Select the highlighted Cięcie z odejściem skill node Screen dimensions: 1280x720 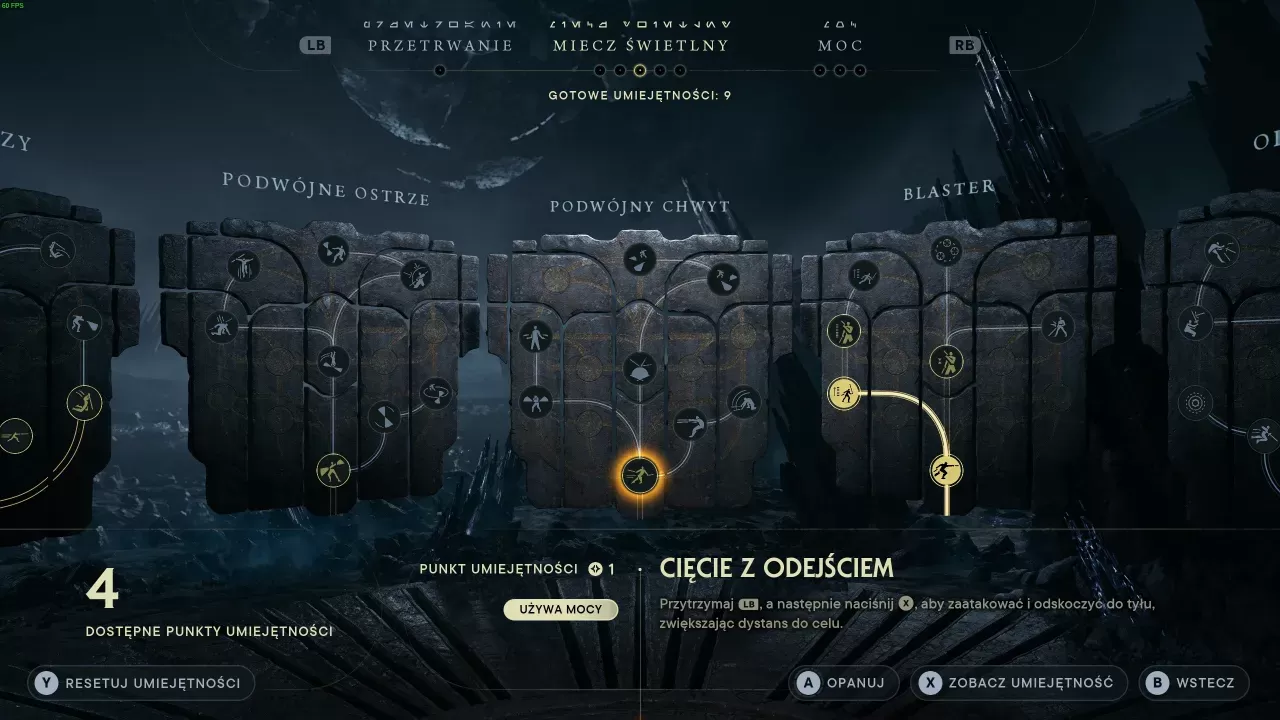click(640, 474)
